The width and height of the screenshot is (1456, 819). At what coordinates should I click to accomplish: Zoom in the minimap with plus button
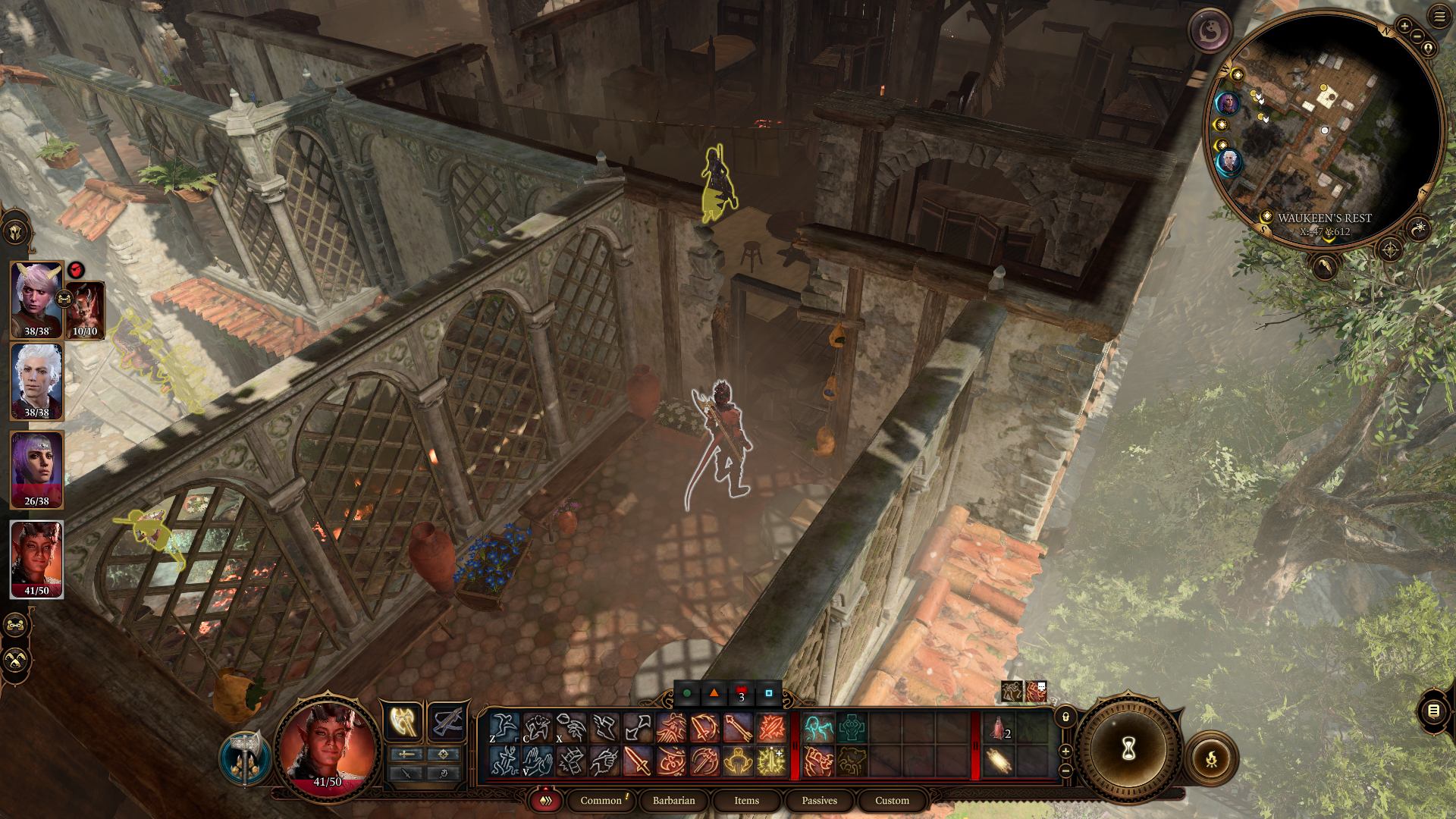tap(1404, 27)
